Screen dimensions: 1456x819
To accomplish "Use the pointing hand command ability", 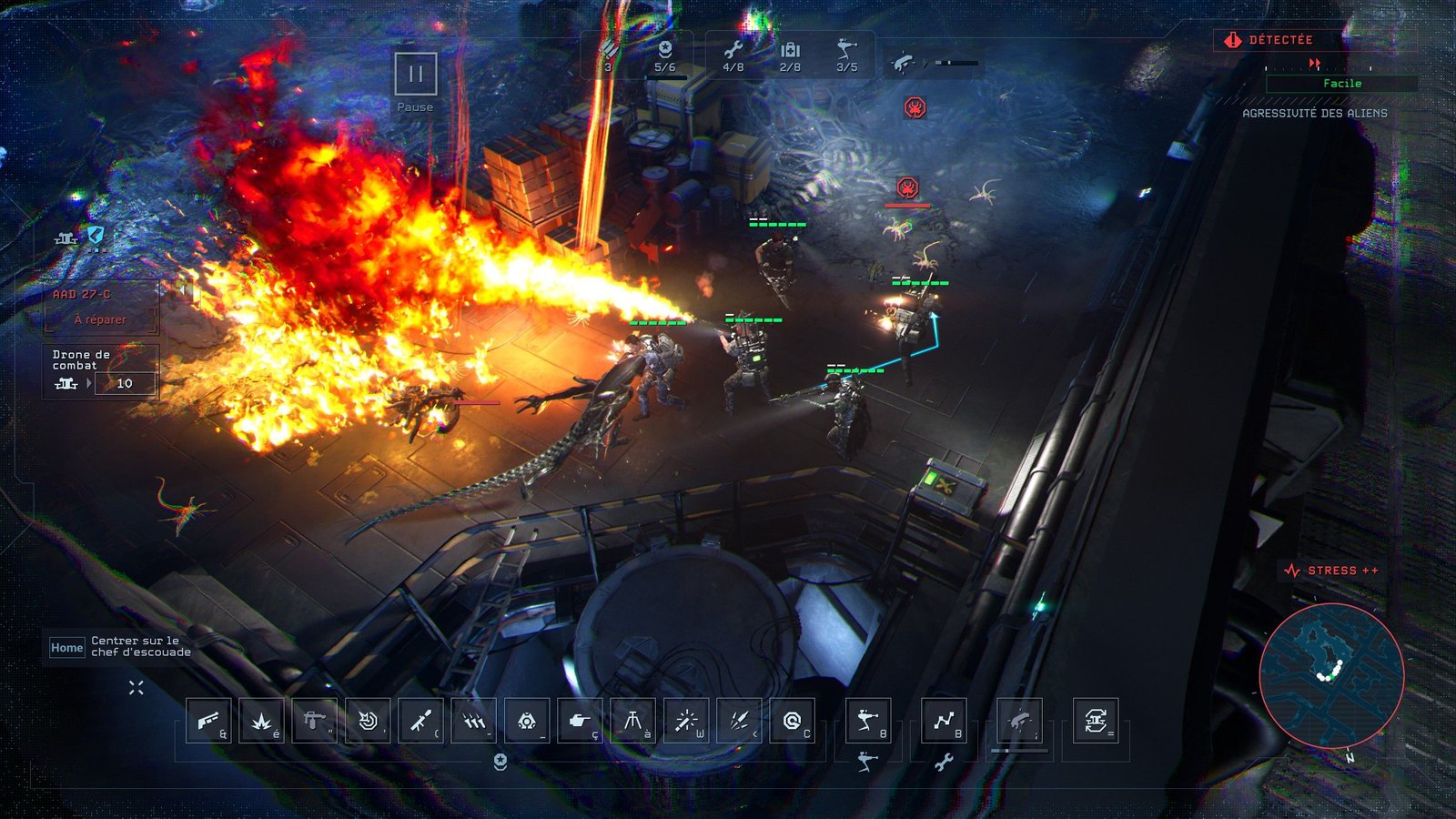I will [x=579, y=721].
